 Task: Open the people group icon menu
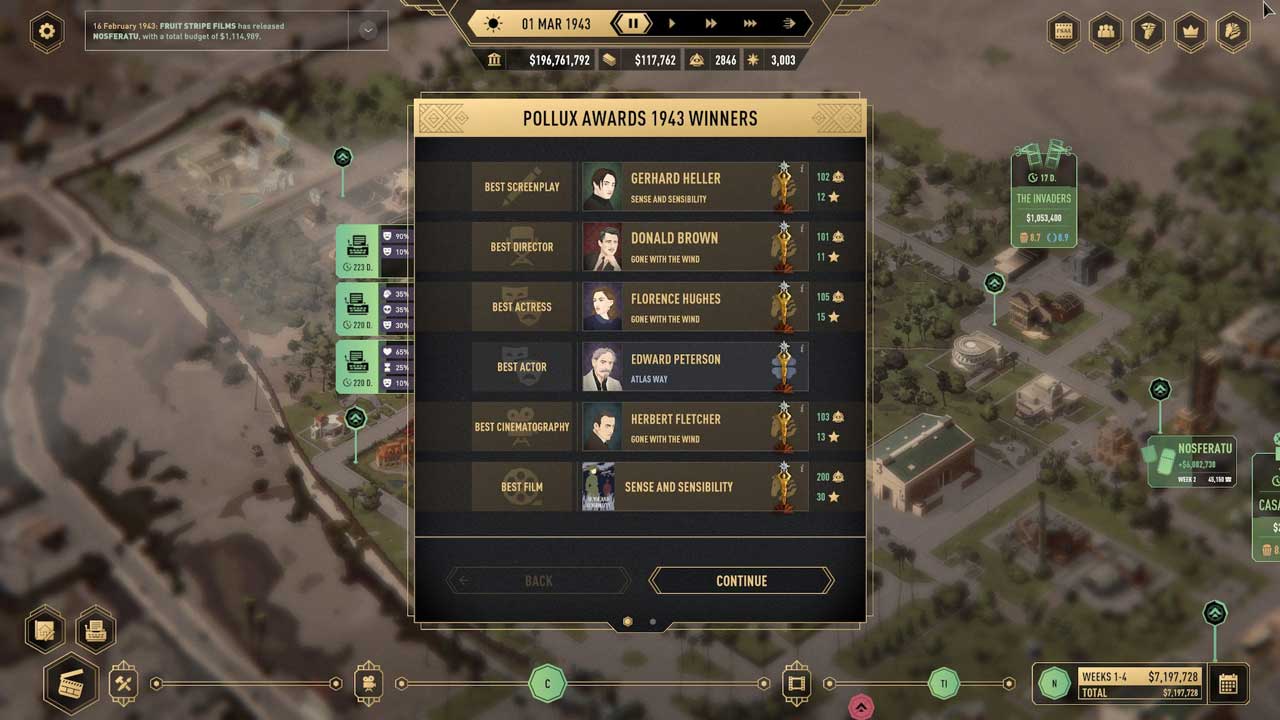click(x=1106, y=31)
